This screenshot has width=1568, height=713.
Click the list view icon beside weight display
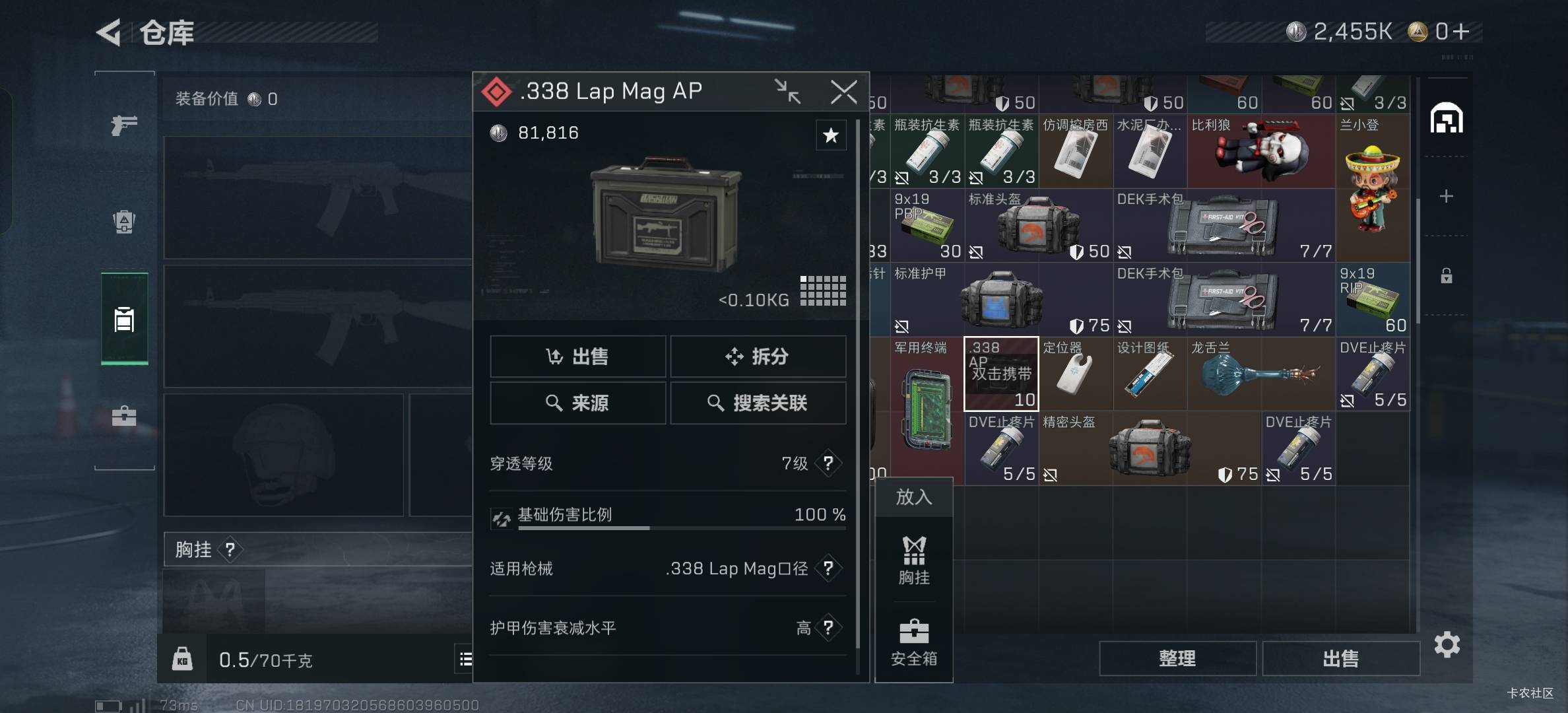[x=465, y=660]
